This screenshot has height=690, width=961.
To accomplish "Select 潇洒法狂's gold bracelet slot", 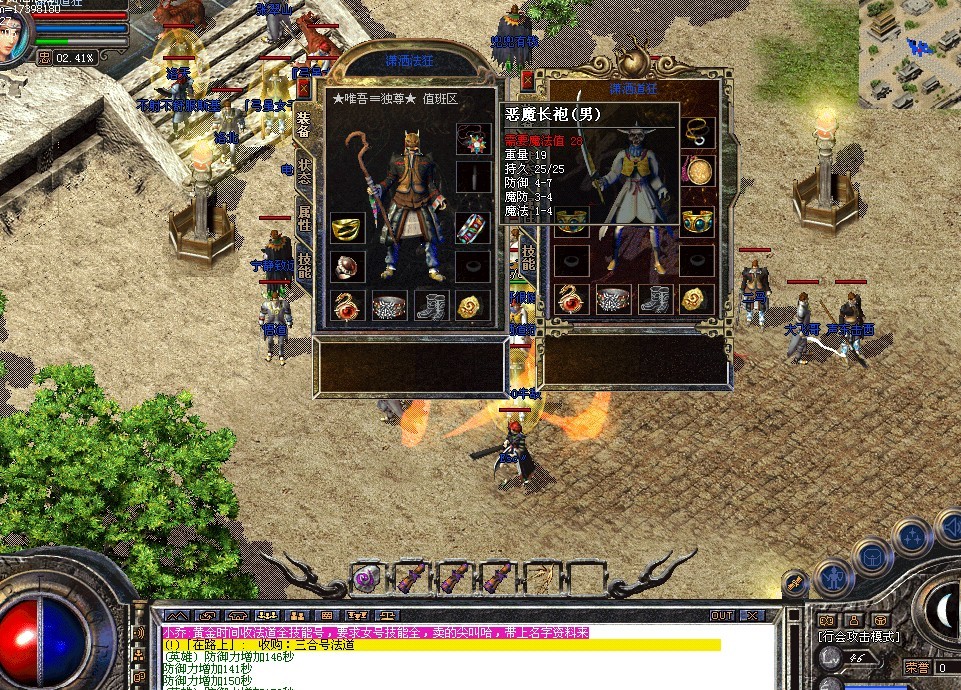I will (346, 229).
